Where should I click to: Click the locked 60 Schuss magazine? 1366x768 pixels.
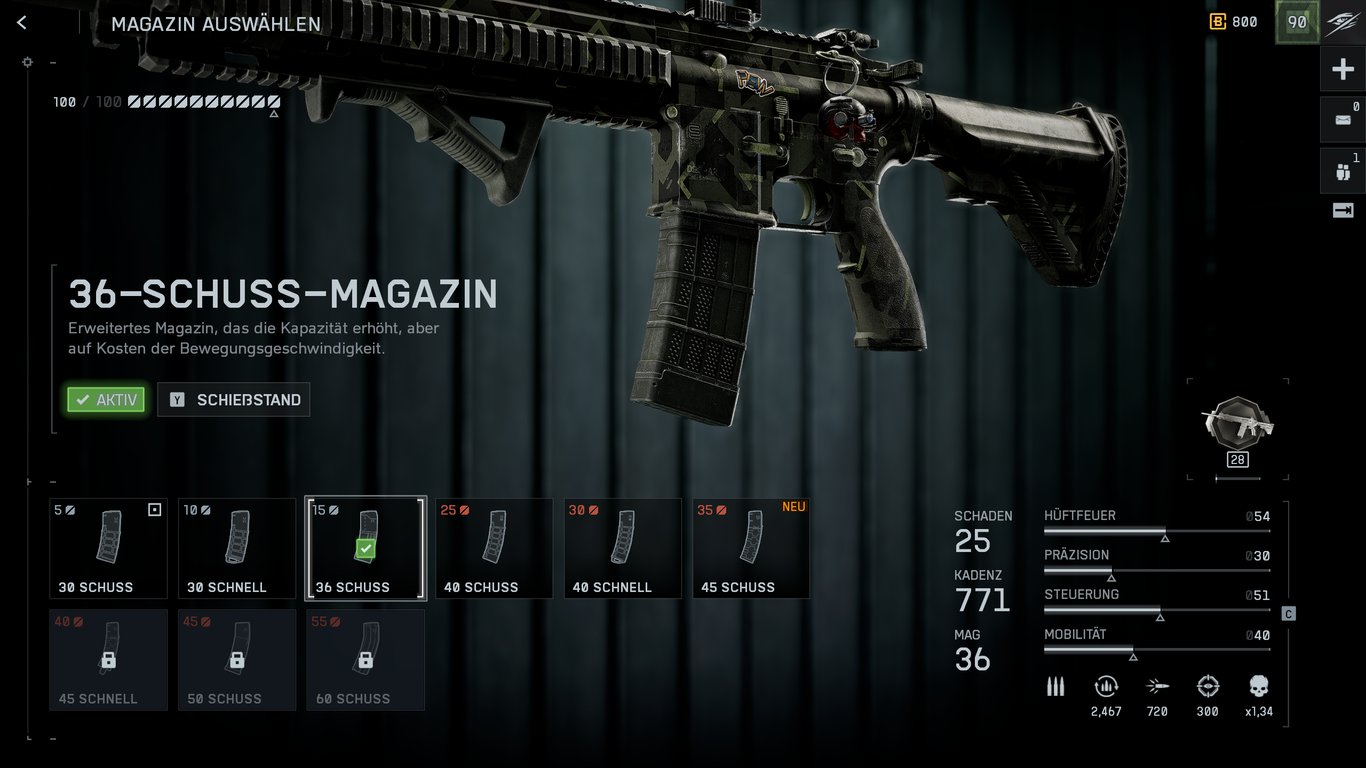click(365, 660)
